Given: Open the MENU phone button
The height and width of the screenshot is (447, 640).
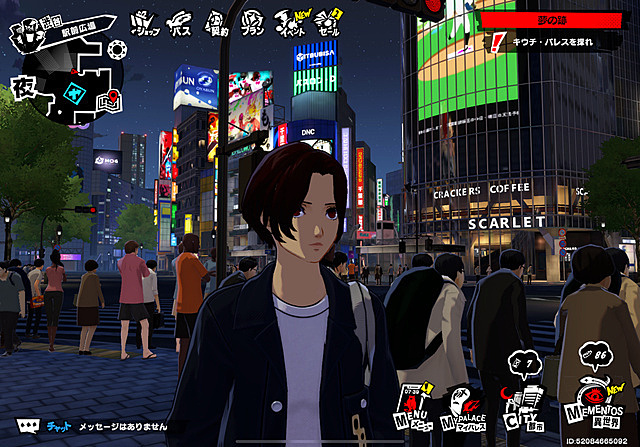Looking at the screenshot, I should [415, 407].
